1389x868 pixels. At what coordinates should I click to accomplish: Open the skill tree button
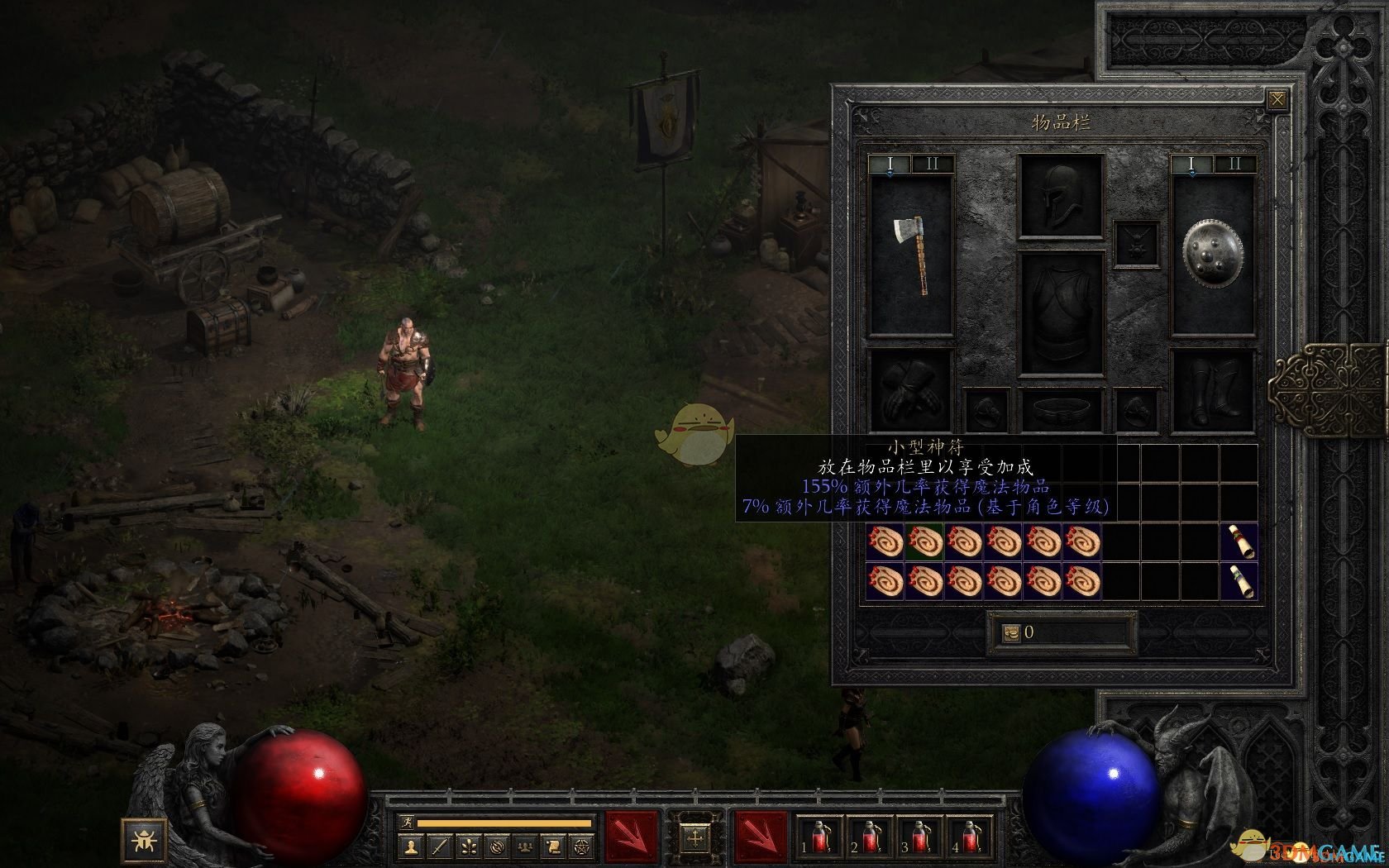tap(469, 846)
